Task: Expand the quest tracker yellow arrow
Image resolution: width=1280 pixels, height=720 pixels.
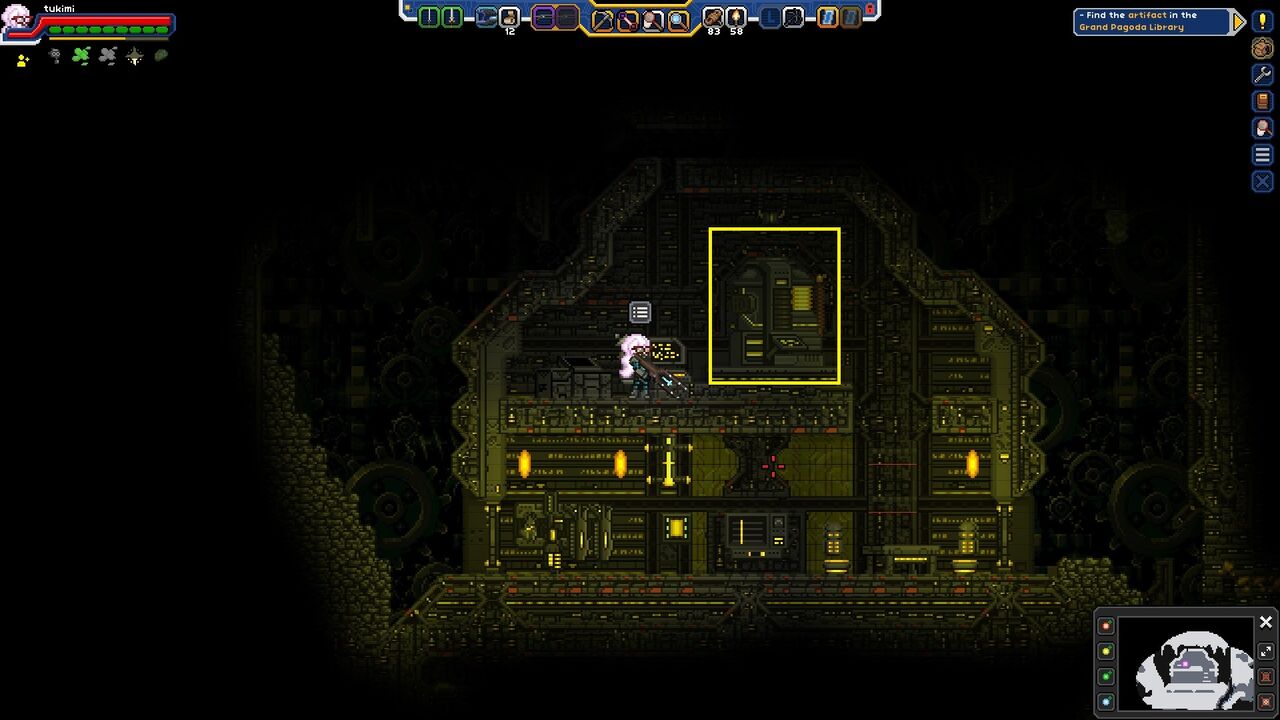Action: coord(1241,20)
